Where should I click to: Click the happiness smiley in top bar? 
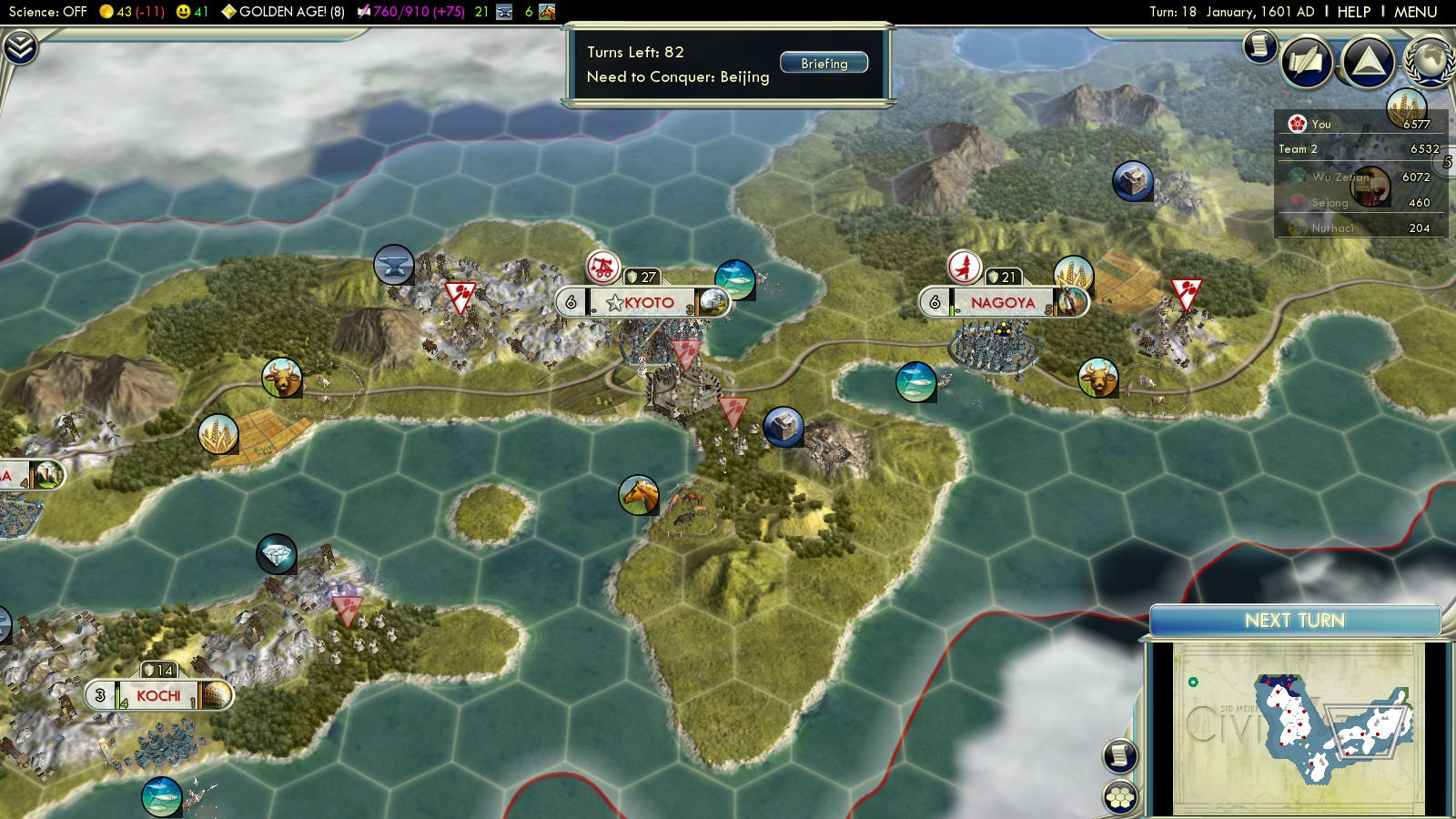[192, 12]
